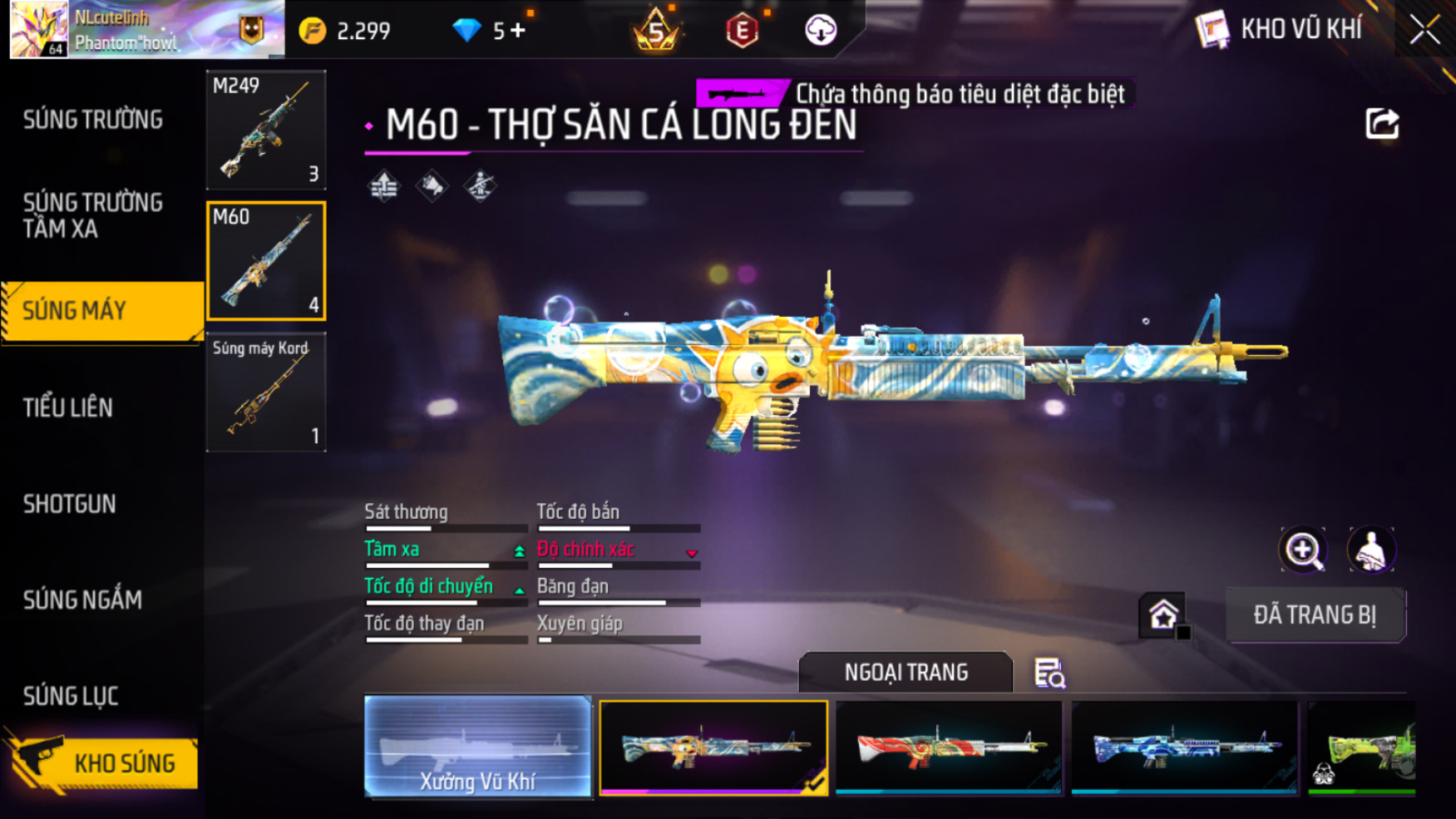This screenshot has width=1456, height=819.
Task: Add more diamonds with plus button
Action: (519, 31)
